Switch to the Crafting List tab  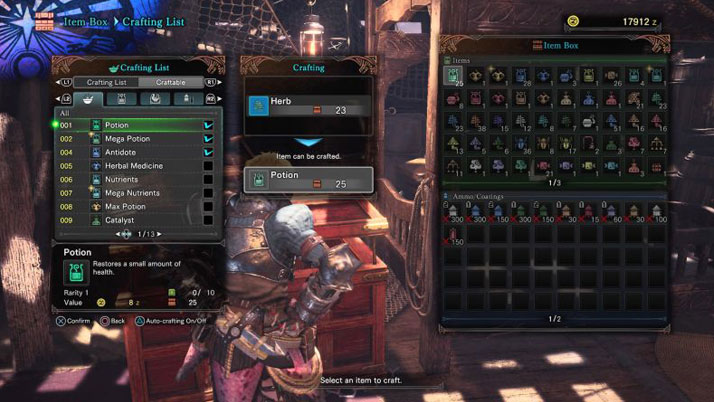[106, 82]
